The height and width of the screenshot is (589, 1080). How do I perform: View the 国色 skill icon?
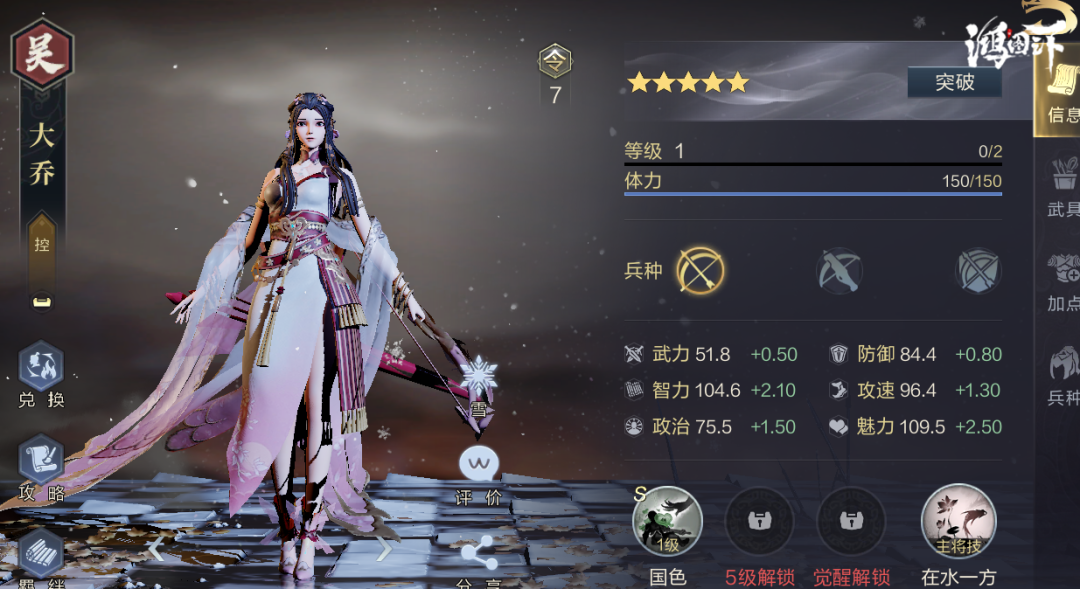click(x=667, y=521)
